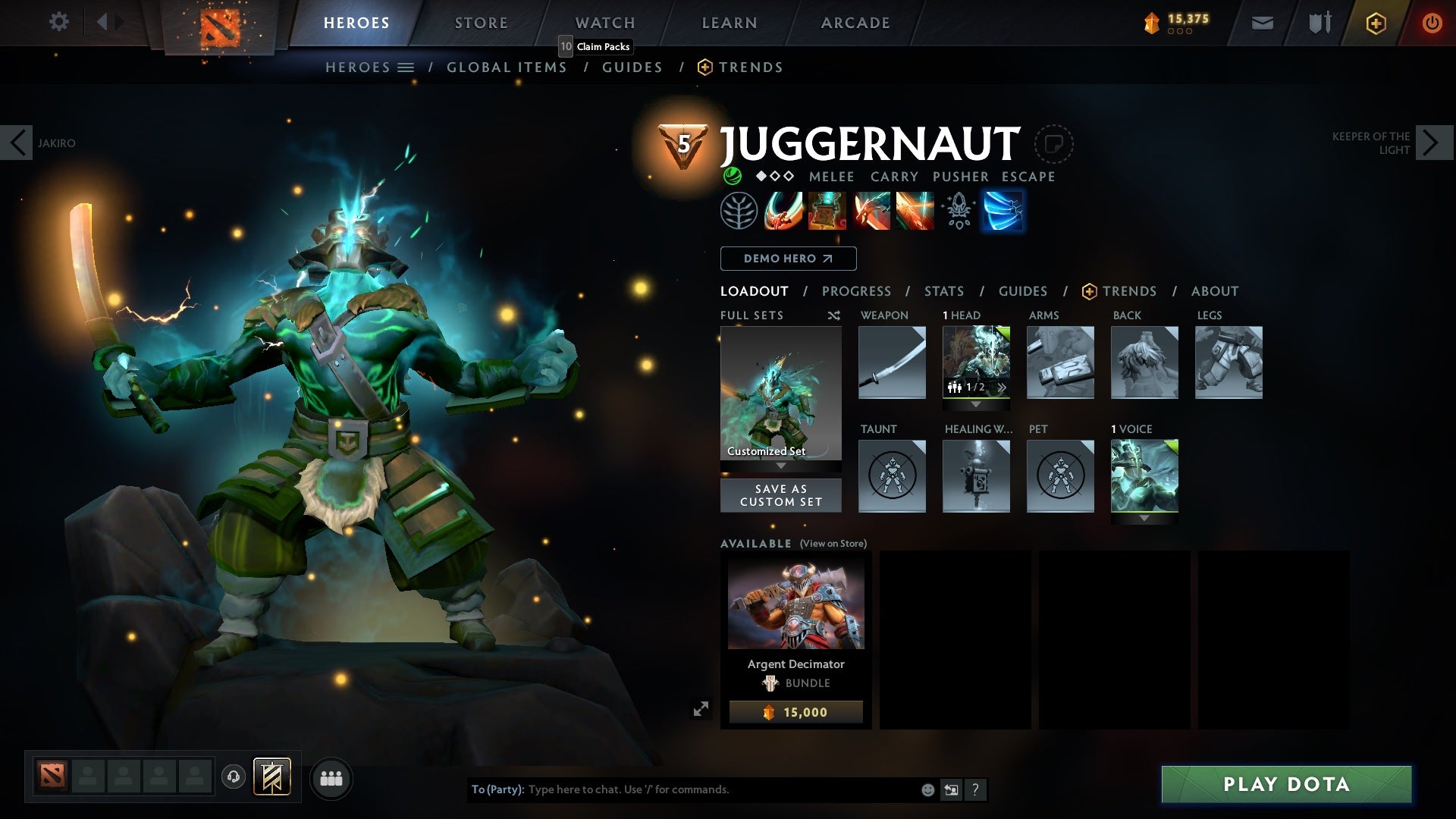The width and height of the screenshot is (1456, 819).
Task: Open the settings gear
Action: point(58,22)
